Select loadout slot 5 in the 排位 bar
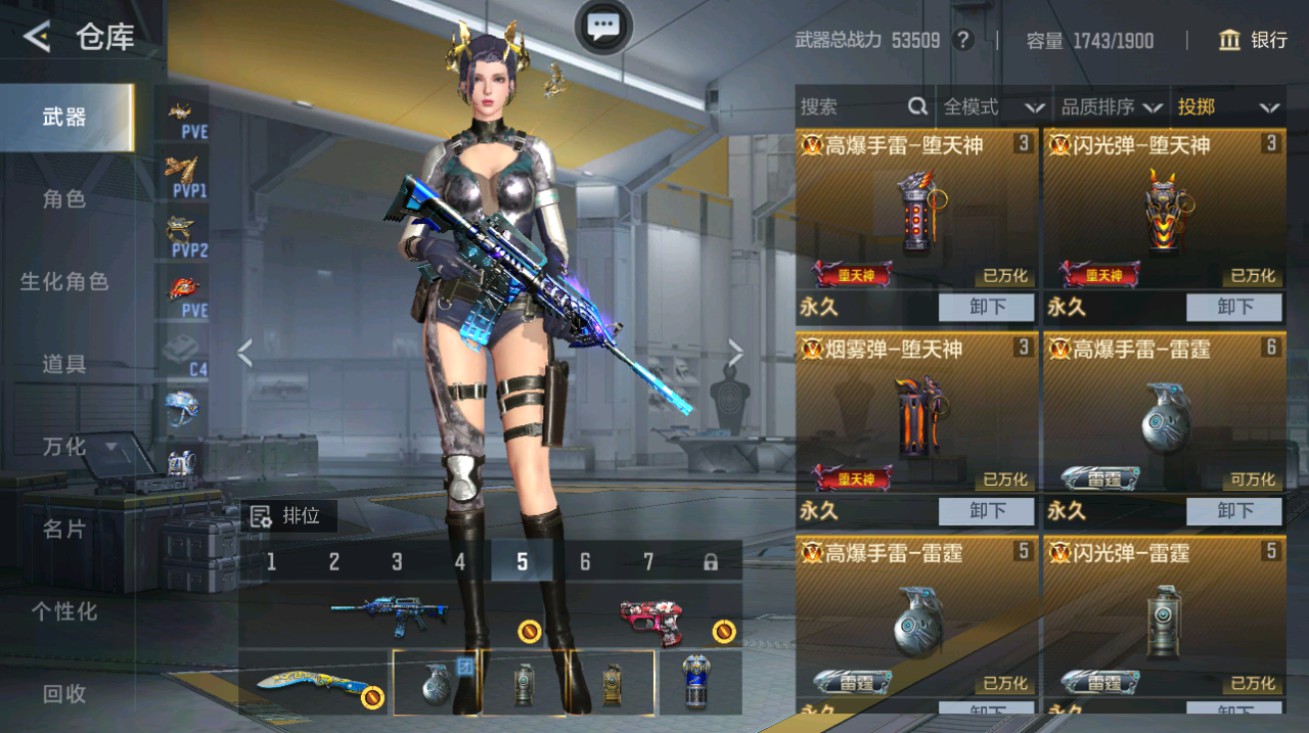 pyautogui.click(x=519, y=563)
